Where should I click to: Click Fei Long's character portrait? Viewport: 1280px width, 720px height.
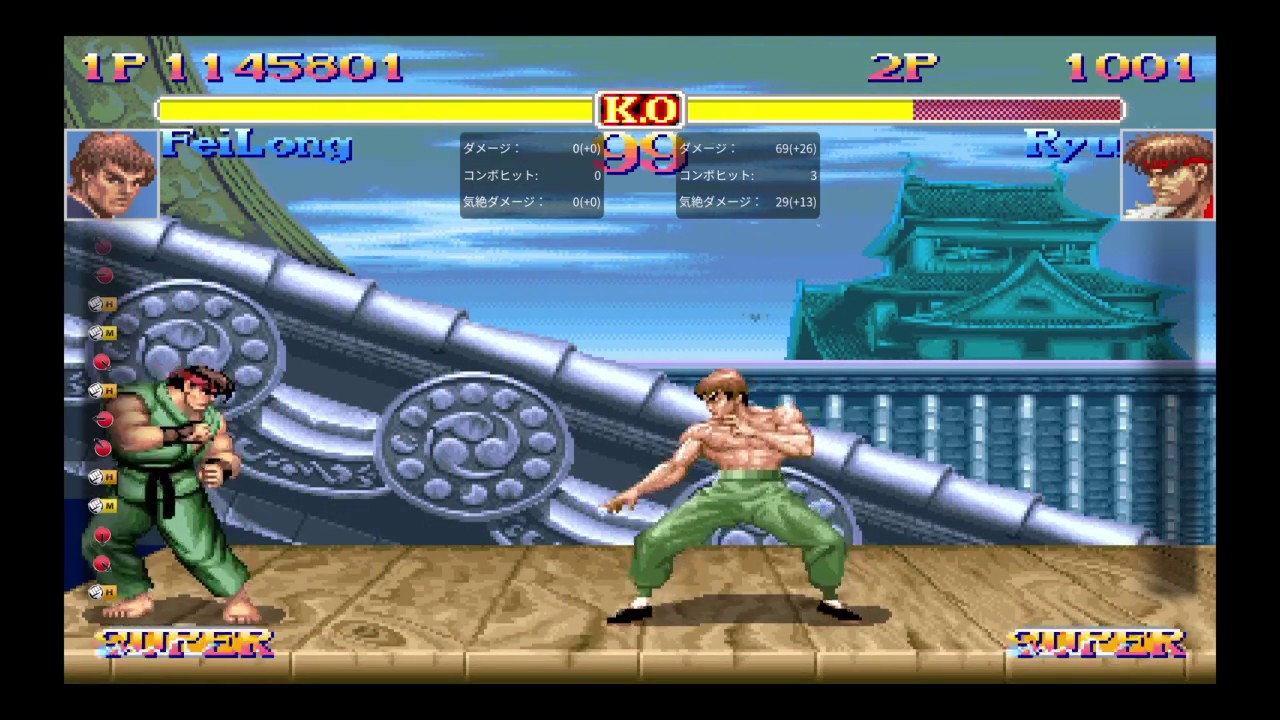(x=112, y=174)
